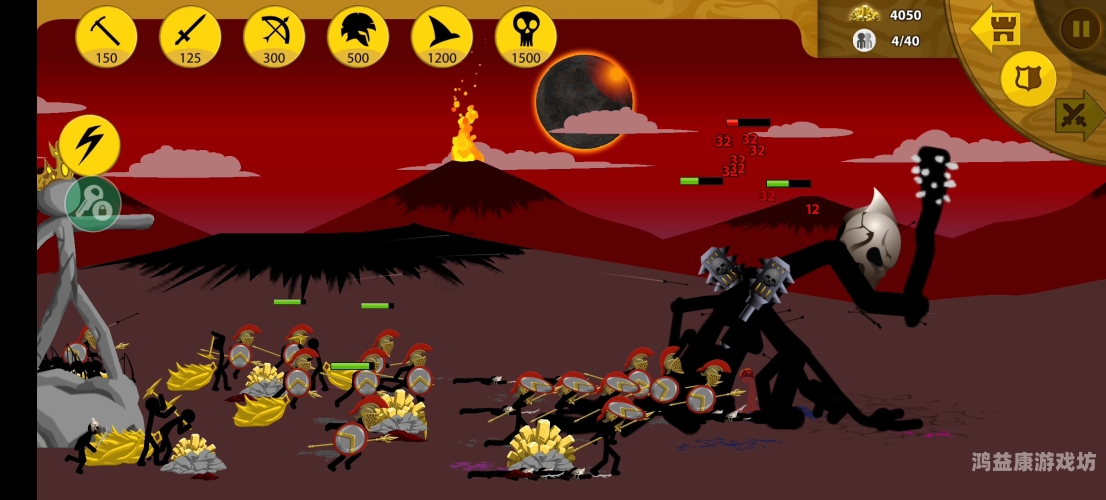Pause the game

pyautogui.click(x=1080, y=28)
